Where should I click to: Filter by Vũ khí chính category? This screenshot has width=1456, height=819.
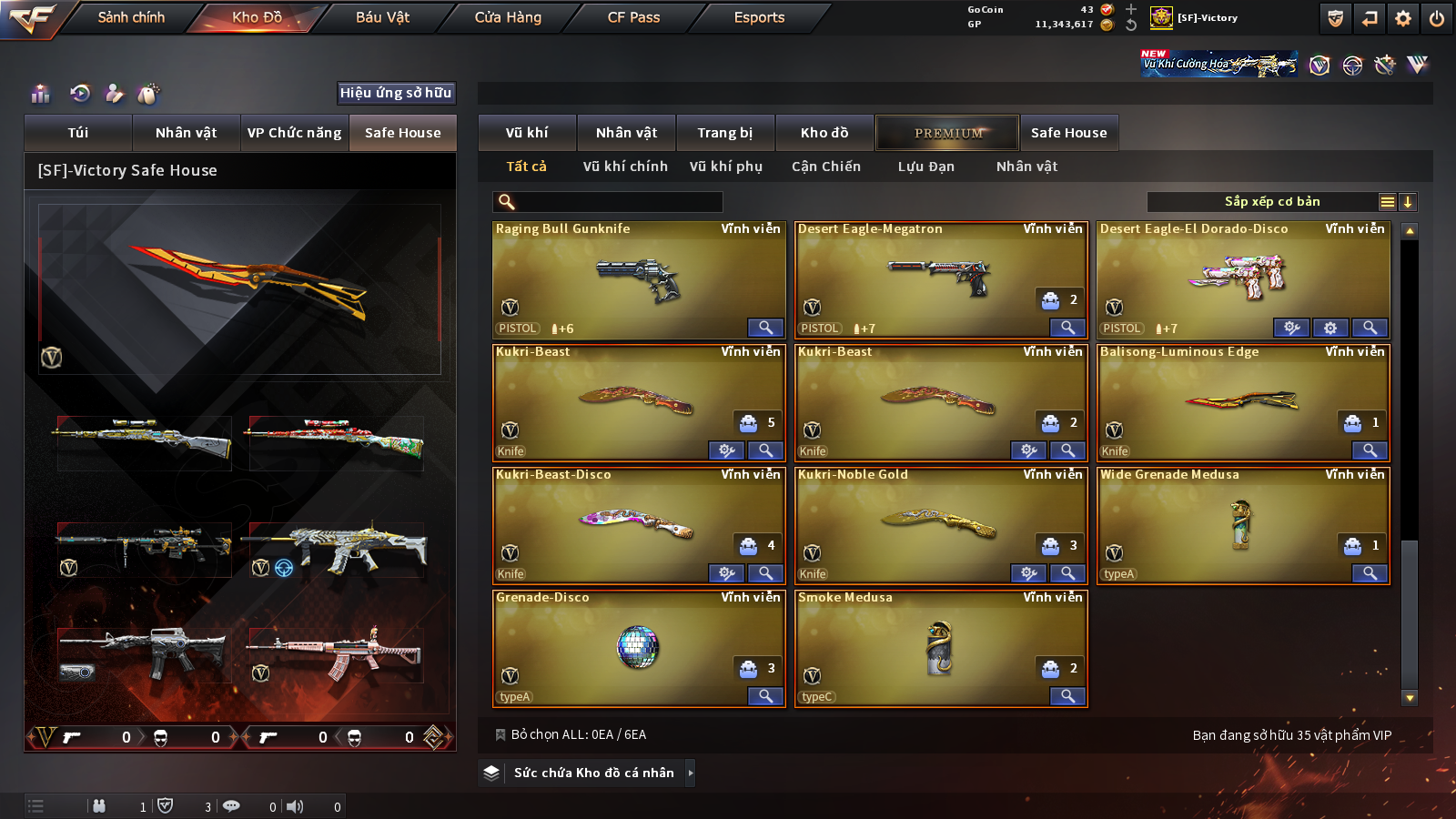pos(625,167)
